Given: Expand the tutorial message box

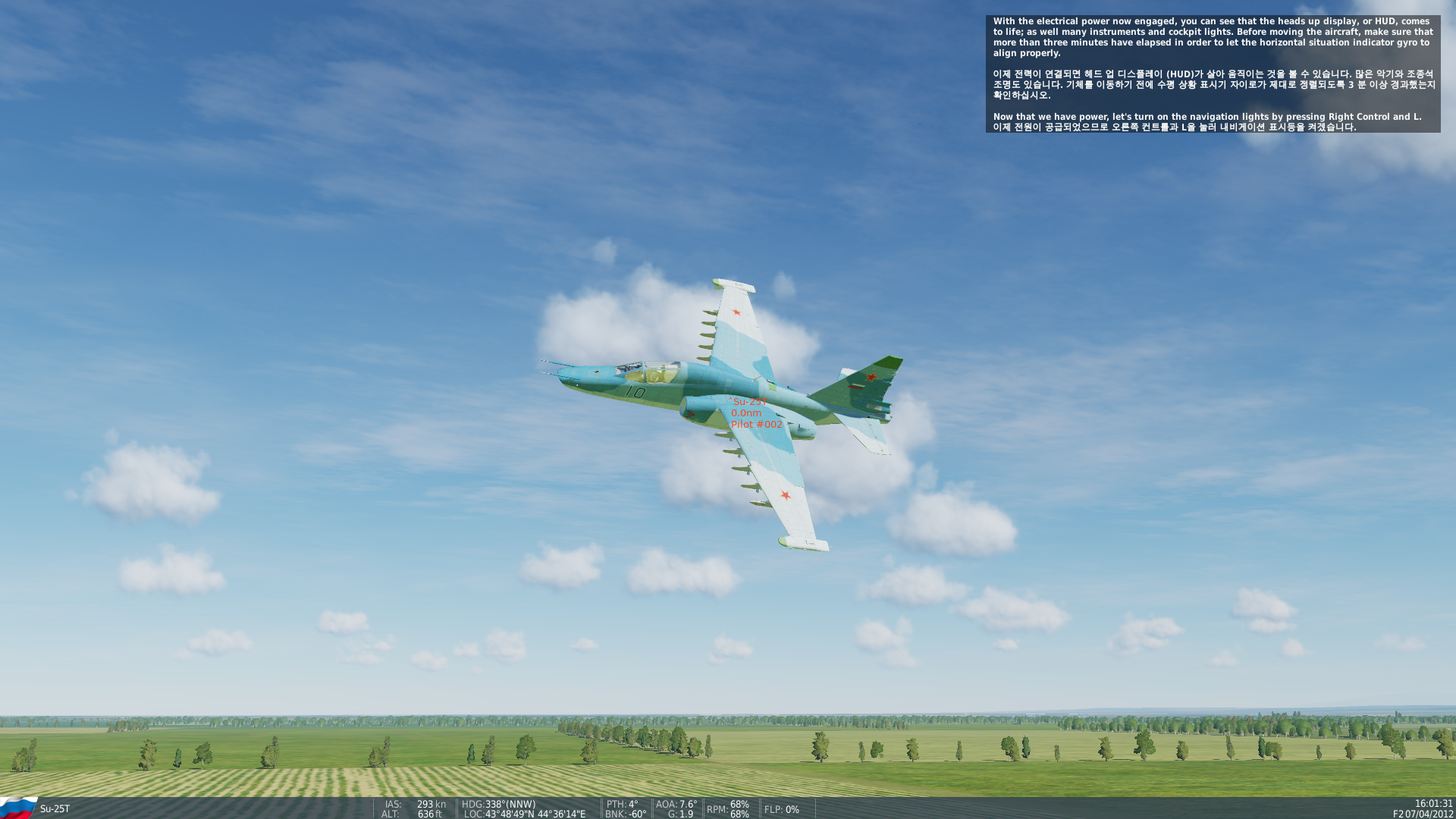Looking at the screenshot, I should click(x=1212, y=76).
